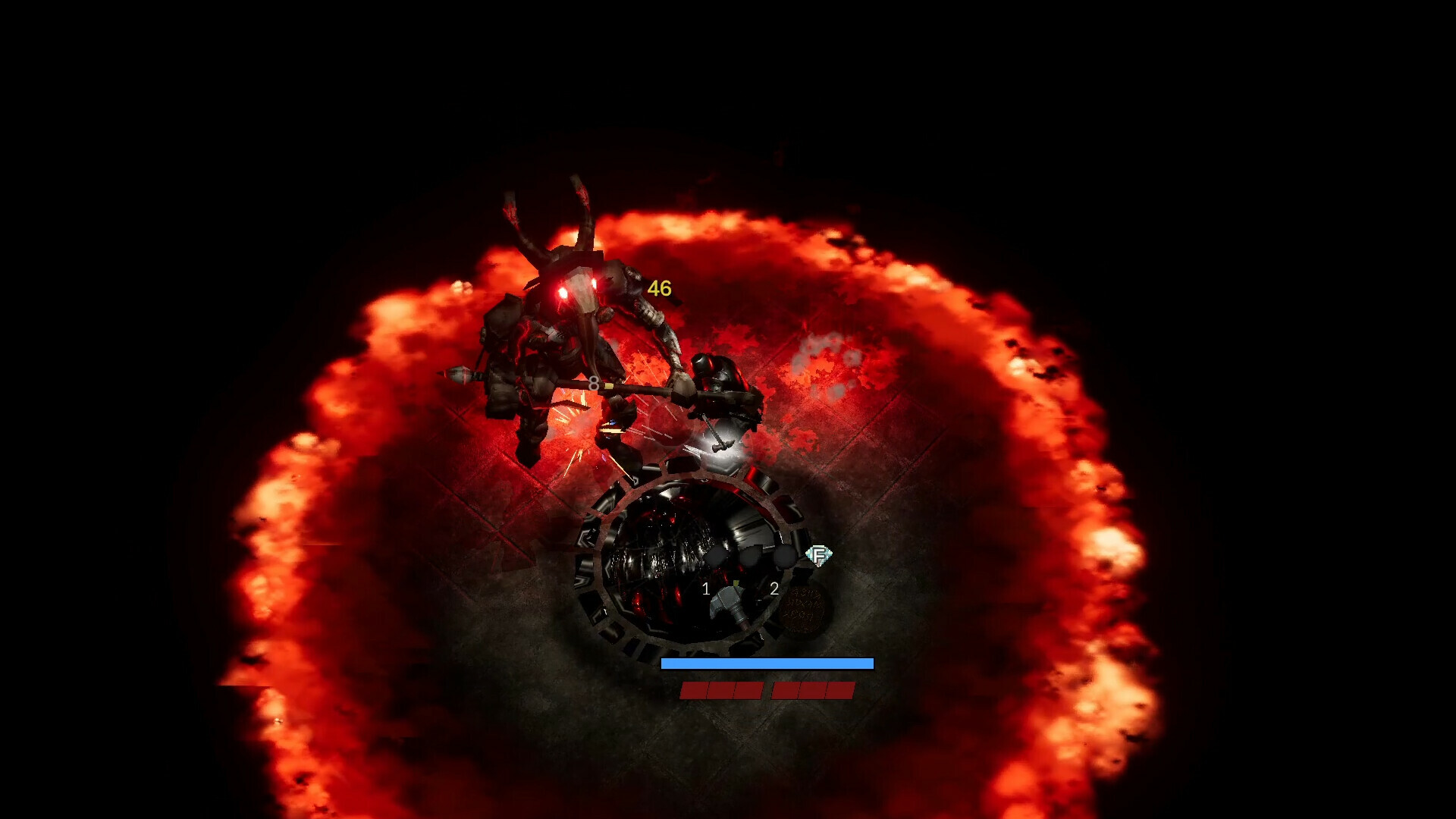Screen dimensions: 1456x819
Task: Click the leftmost empty ability circle
Action: click(x=716, y=556)
